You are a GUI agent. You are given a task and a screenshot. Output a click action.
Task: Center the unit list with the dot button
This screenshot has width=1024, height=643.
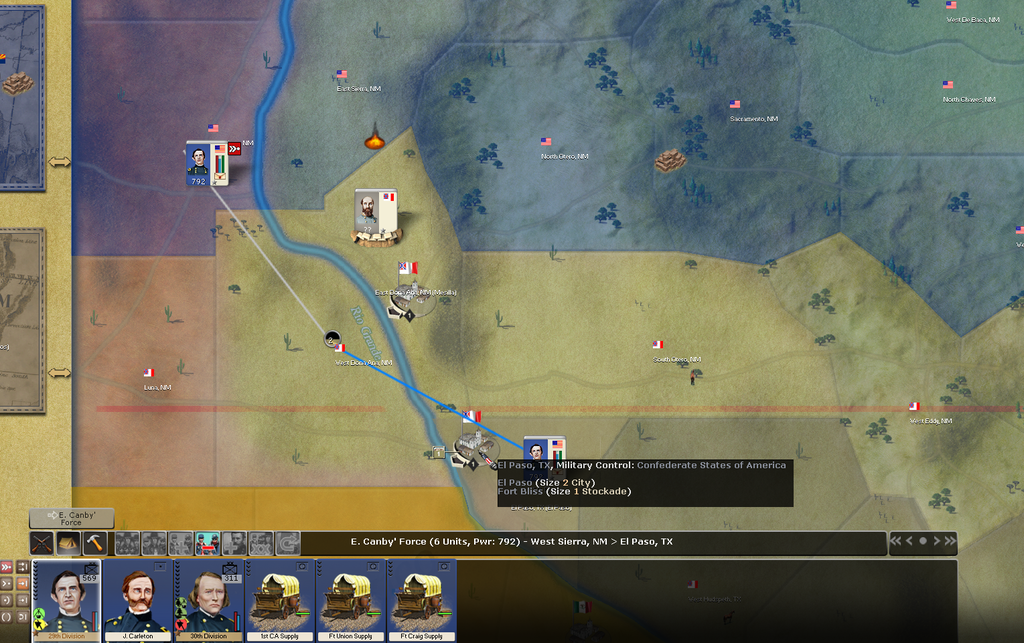(923, 541)
